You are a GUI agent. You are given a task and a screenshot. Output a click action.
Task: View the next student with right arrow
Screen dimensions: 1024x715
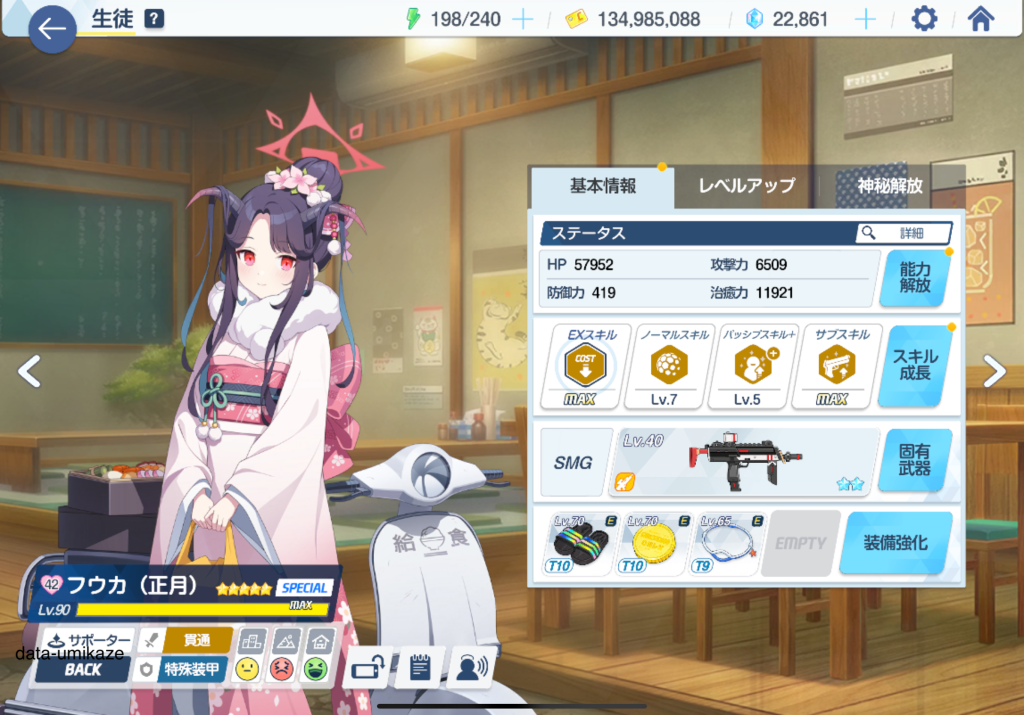pyautogui.click(x=994, y=372)
